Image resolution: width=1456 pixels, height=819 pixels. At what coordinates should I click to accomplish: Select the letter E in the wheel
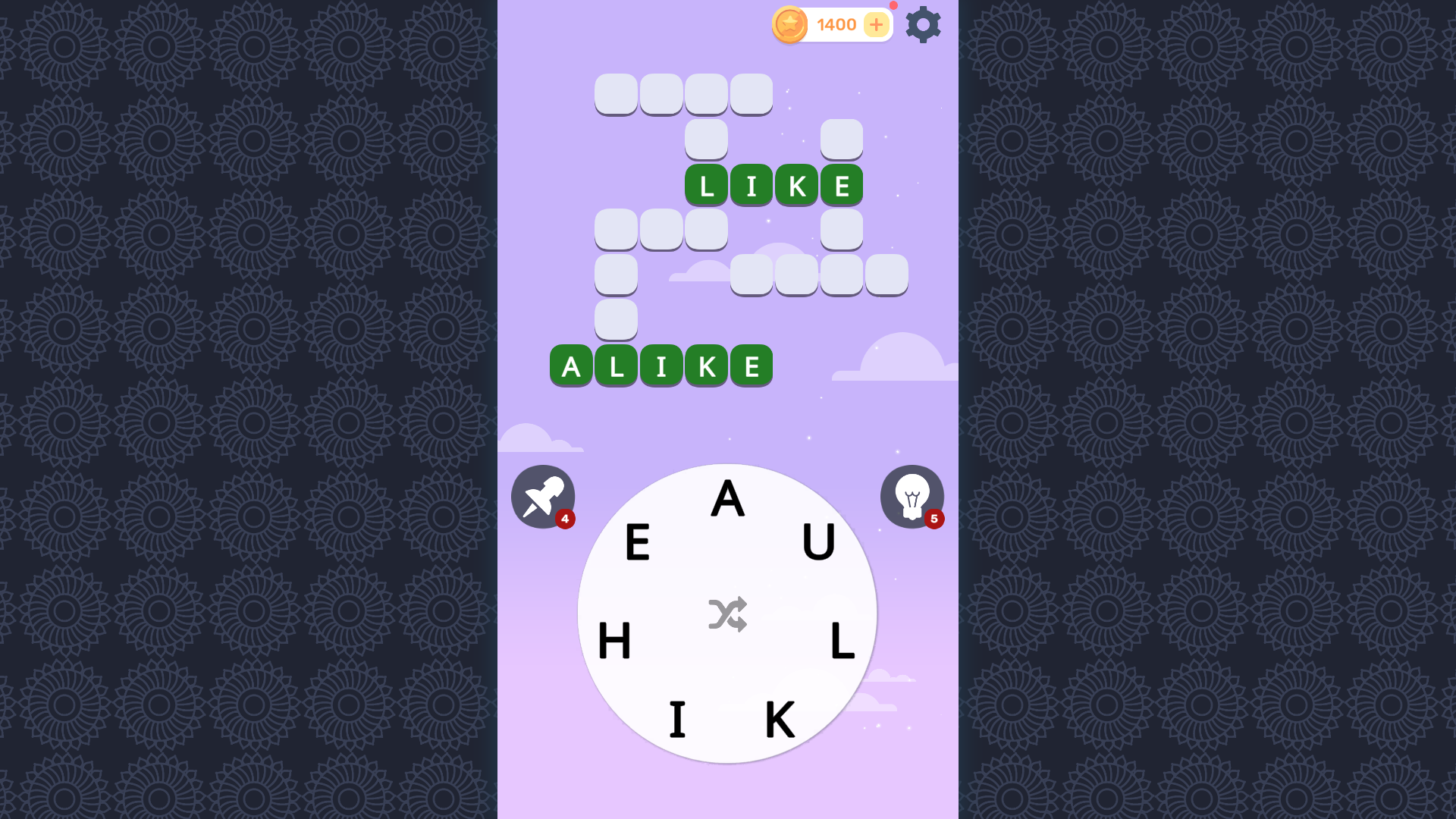click(x=637, y=543)
